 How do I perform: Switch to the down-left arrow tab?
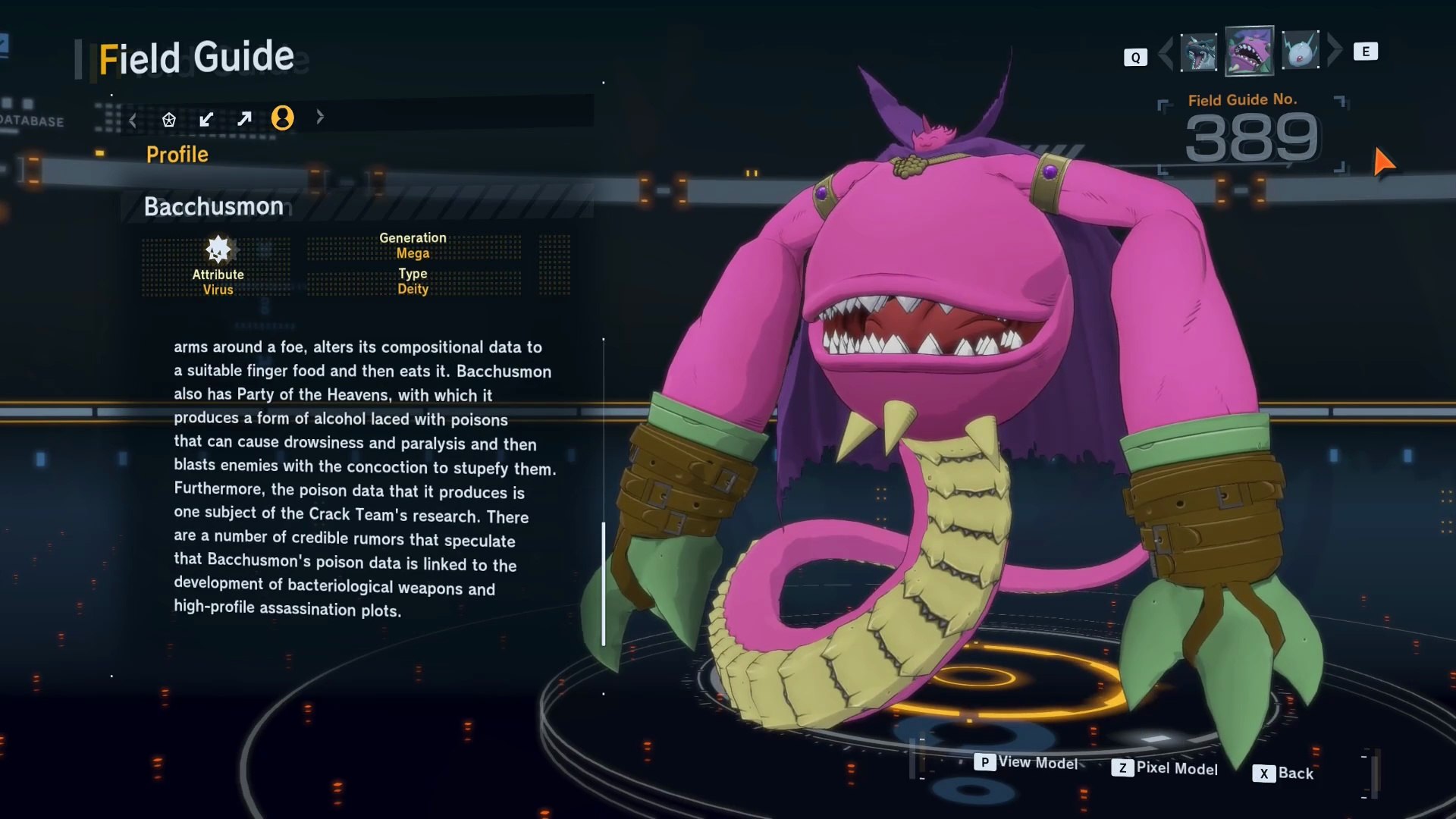coord(206,119)
